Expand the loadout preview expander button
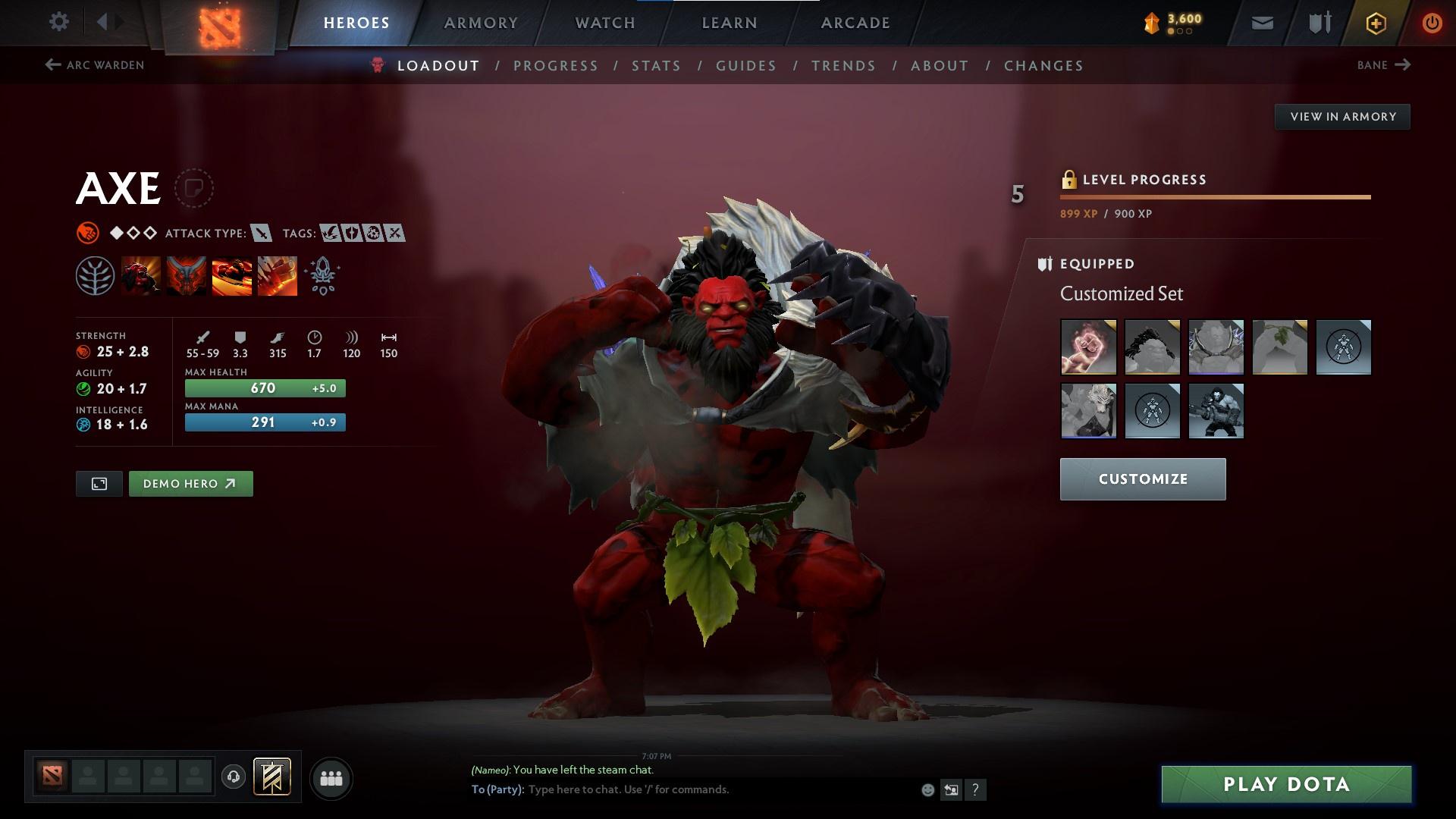 tap(99, 483)
